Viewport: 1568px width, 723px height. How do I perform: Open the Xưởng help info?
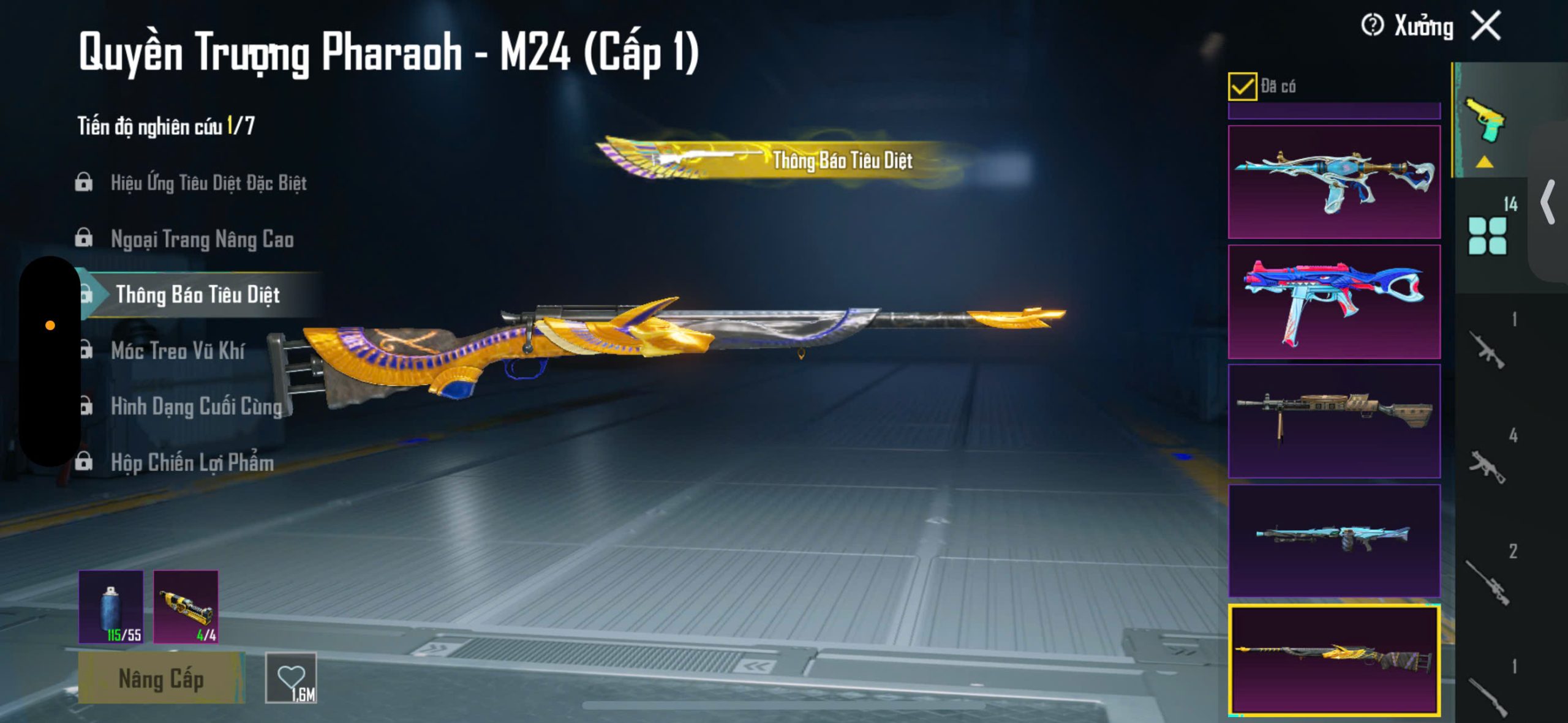[1372, 26]
